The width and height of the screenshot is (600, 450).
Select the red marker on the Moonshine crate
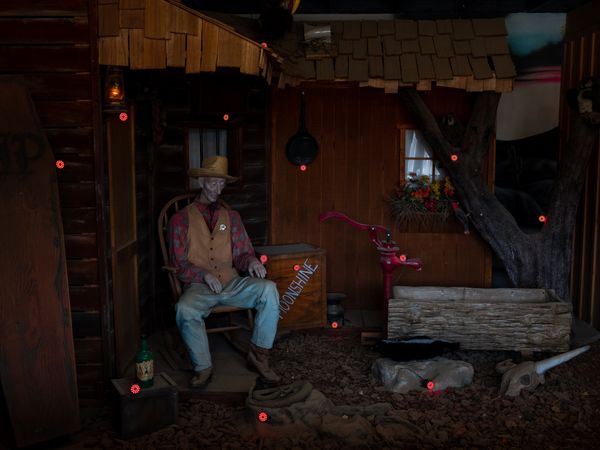tap(297, 267)
